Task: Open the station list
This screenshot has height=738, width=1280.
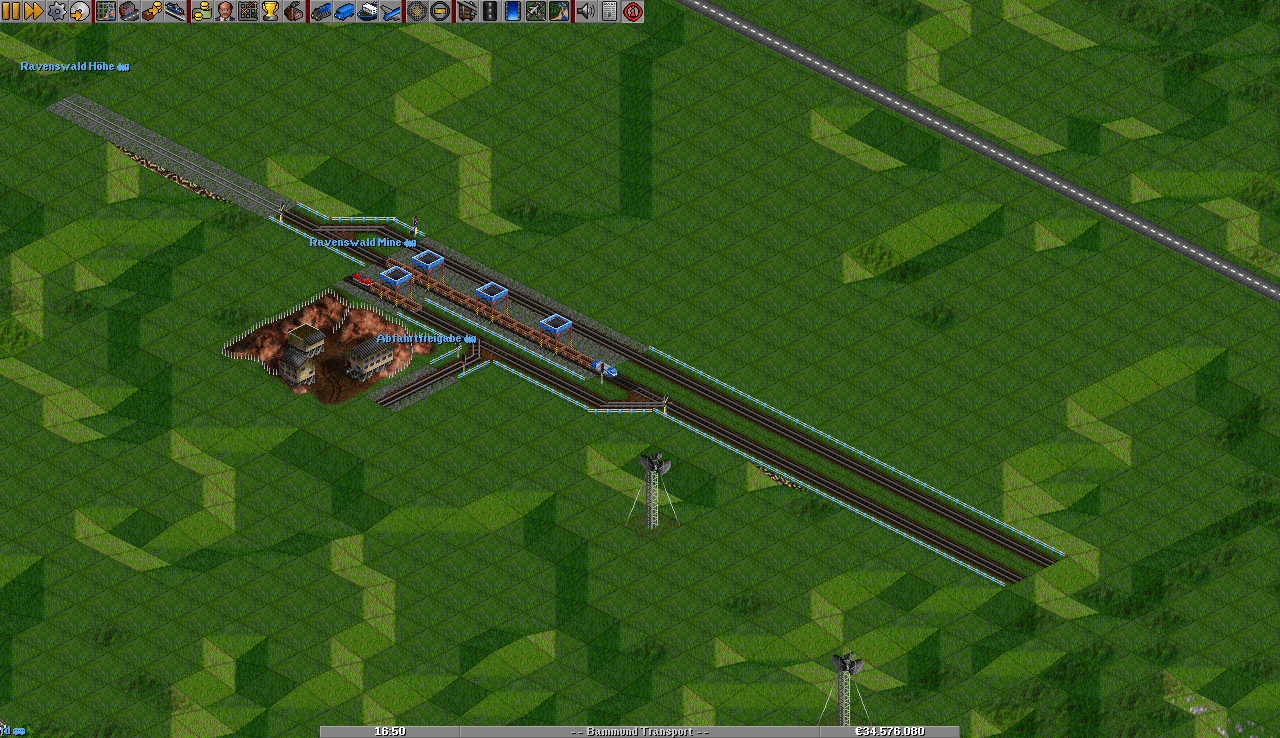Action: coord(174,11)
